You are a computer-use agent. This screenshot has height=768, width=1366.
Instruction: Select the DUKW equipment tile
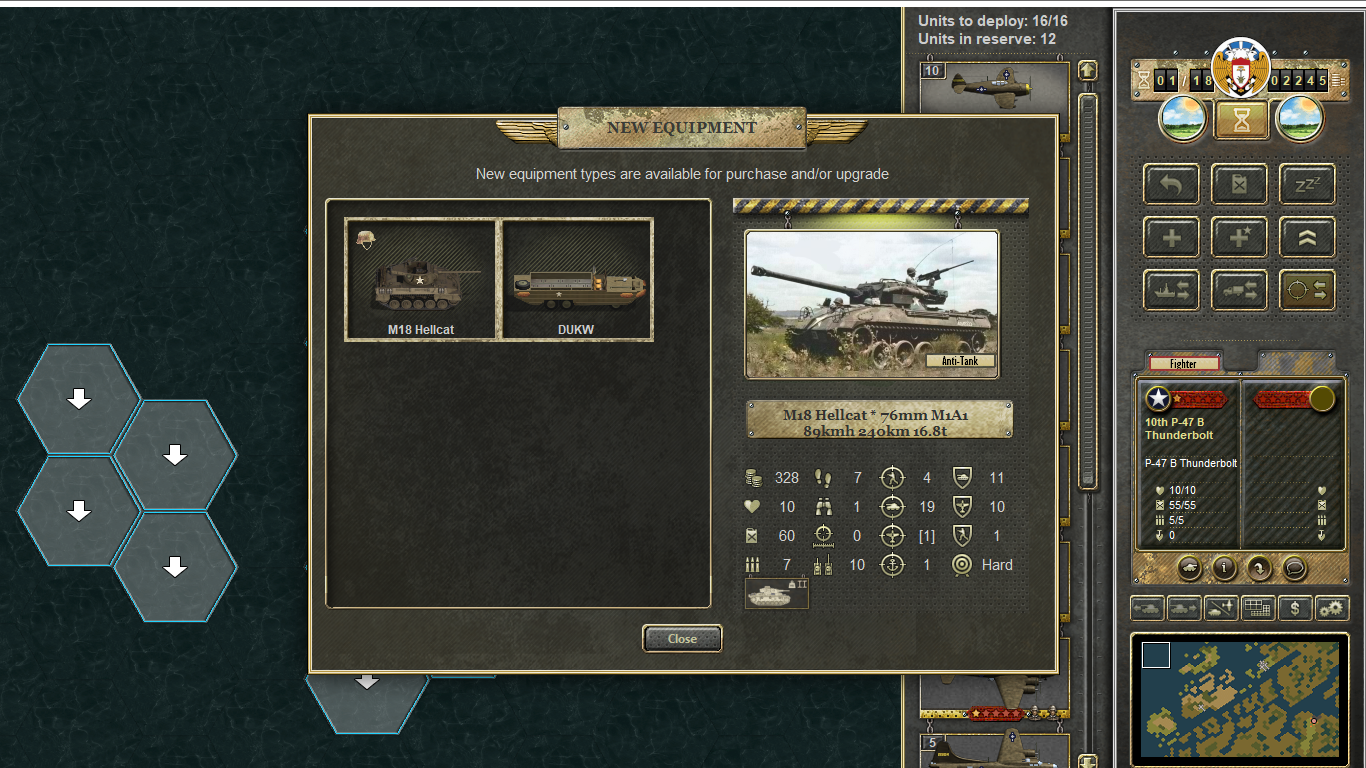[577, 279]
